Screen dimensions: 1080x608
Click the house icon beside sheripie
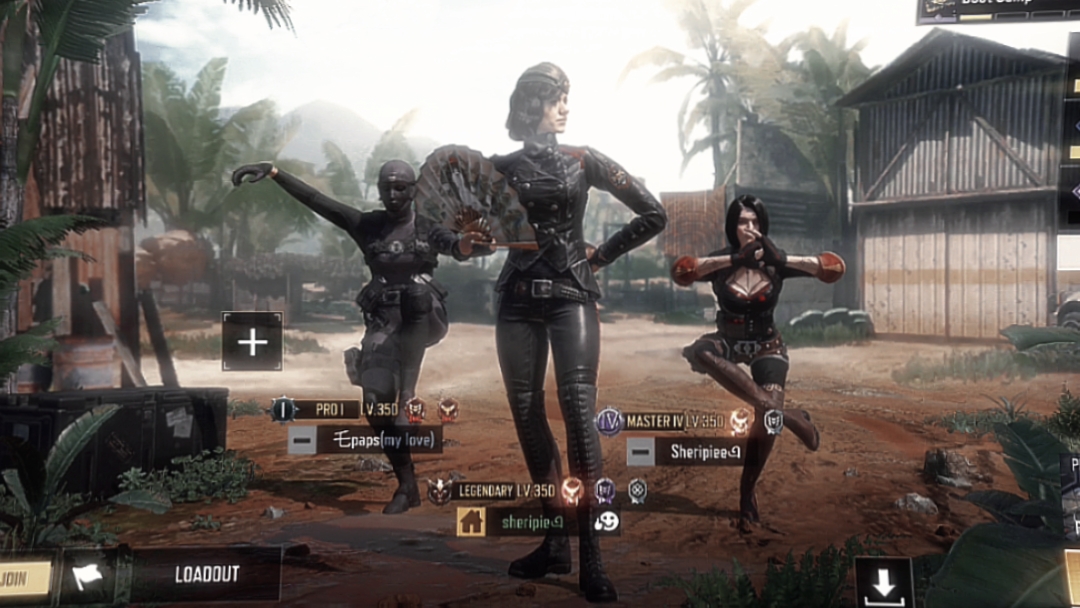(x=471, y=521)
